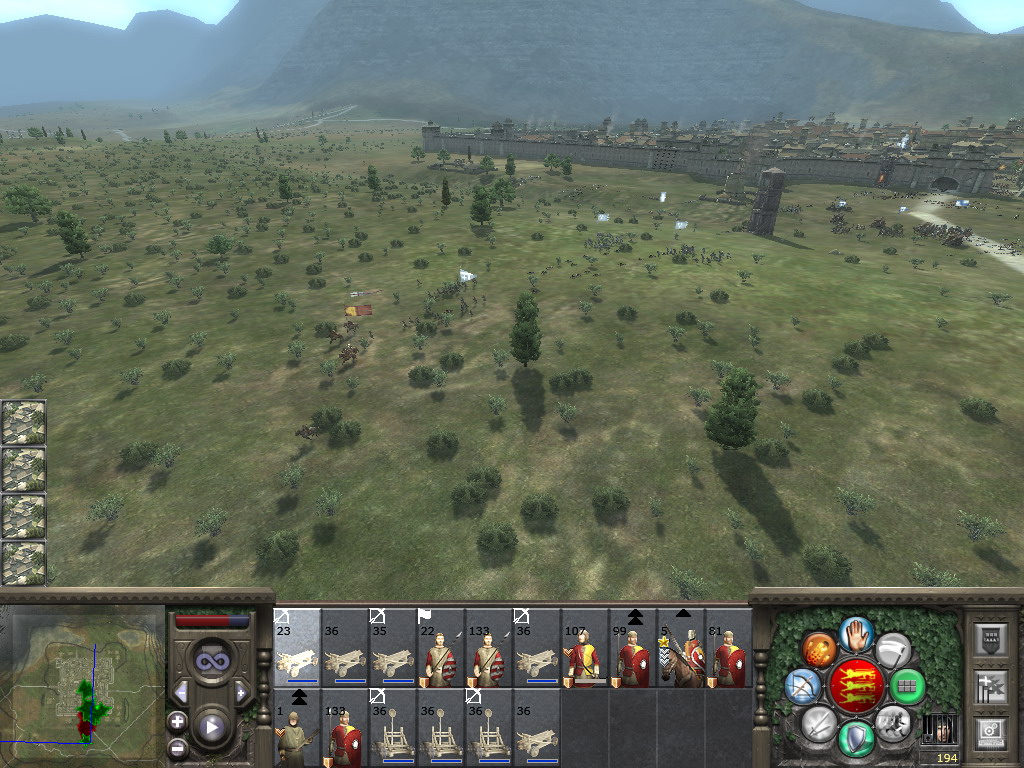Pick the single hooded peasant unit card

[x=297, y=728]
